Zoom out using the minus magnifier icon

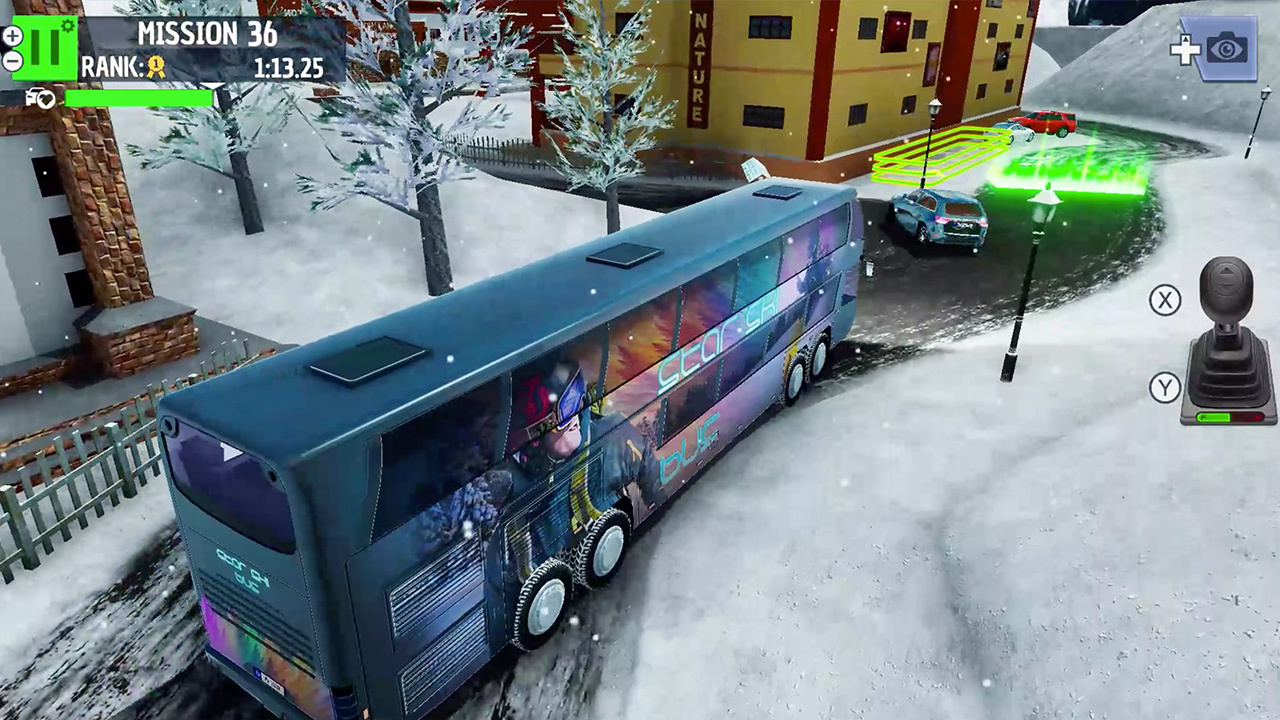click(12, 61)
